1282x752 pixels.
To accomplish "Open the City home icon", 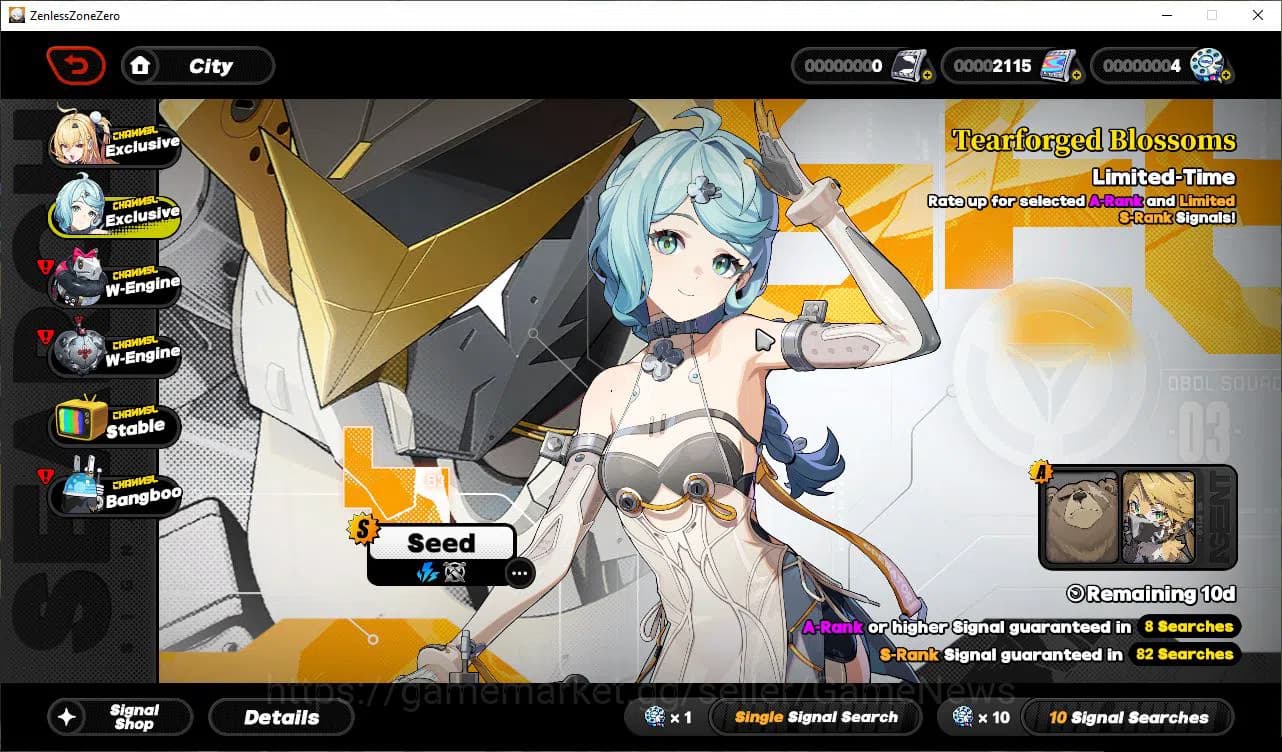I will point(141,65).
